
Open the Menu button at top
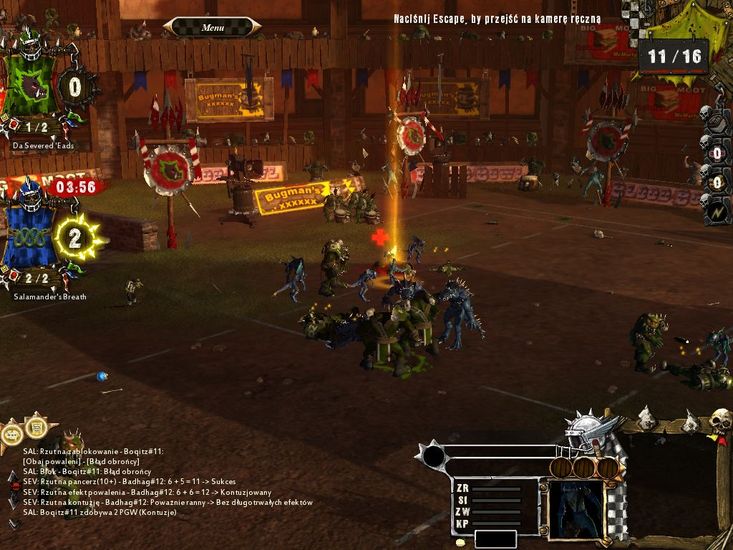point(213,27)
